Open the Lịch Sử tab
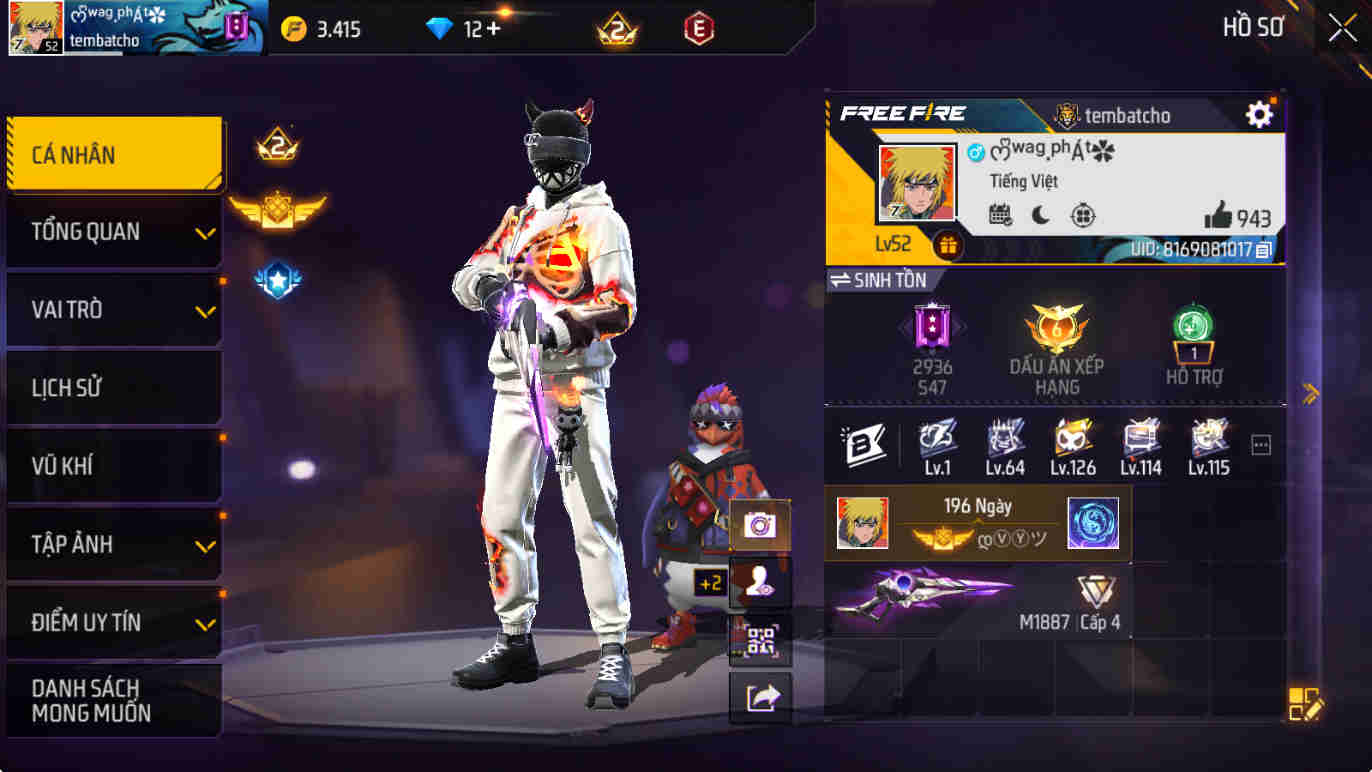The height and width of the screenshot is (772, 1372). pos(113,388)
